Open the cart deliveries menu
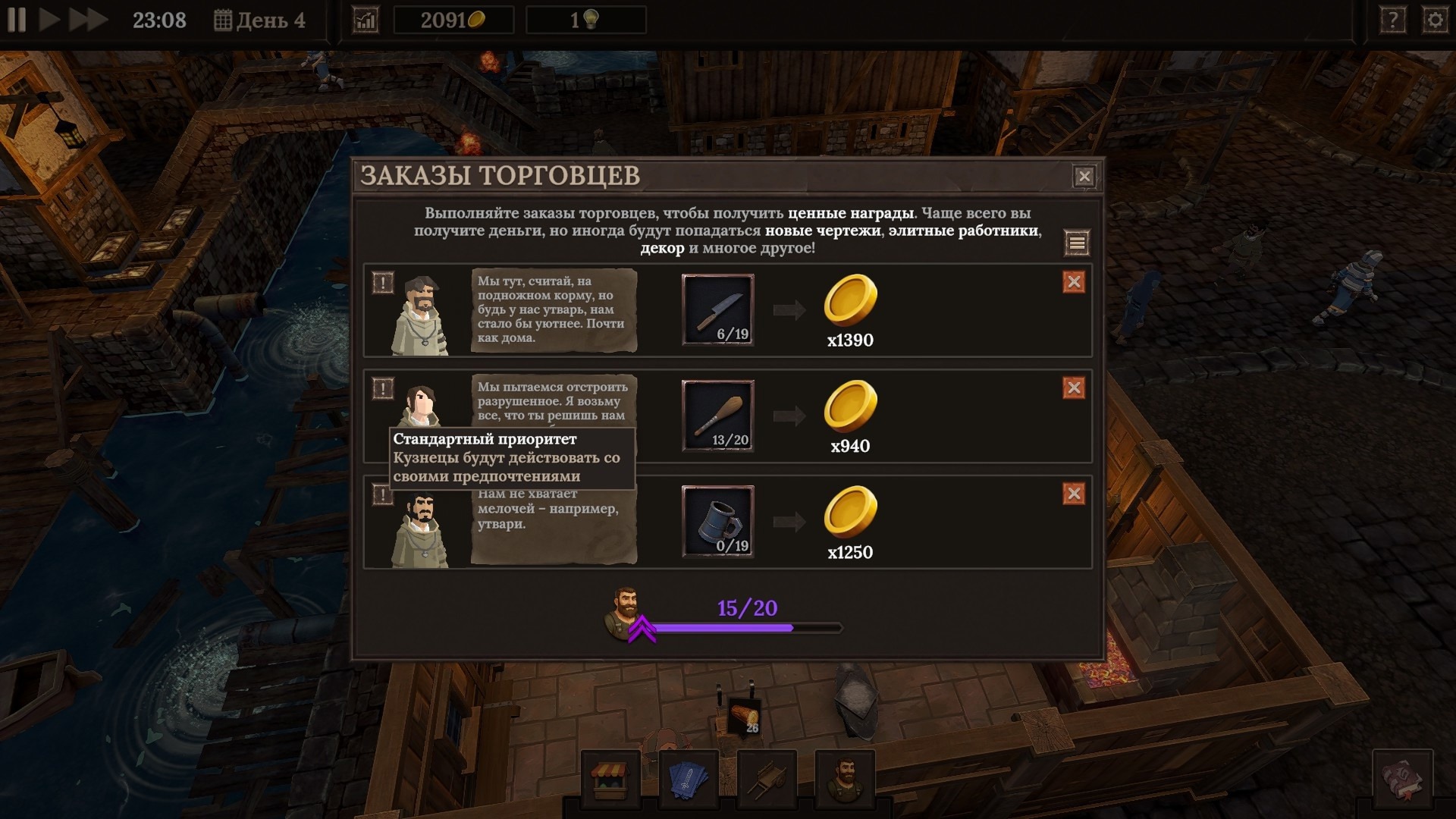Viewport: 1456px width, 819px height. tap(767, 778)
